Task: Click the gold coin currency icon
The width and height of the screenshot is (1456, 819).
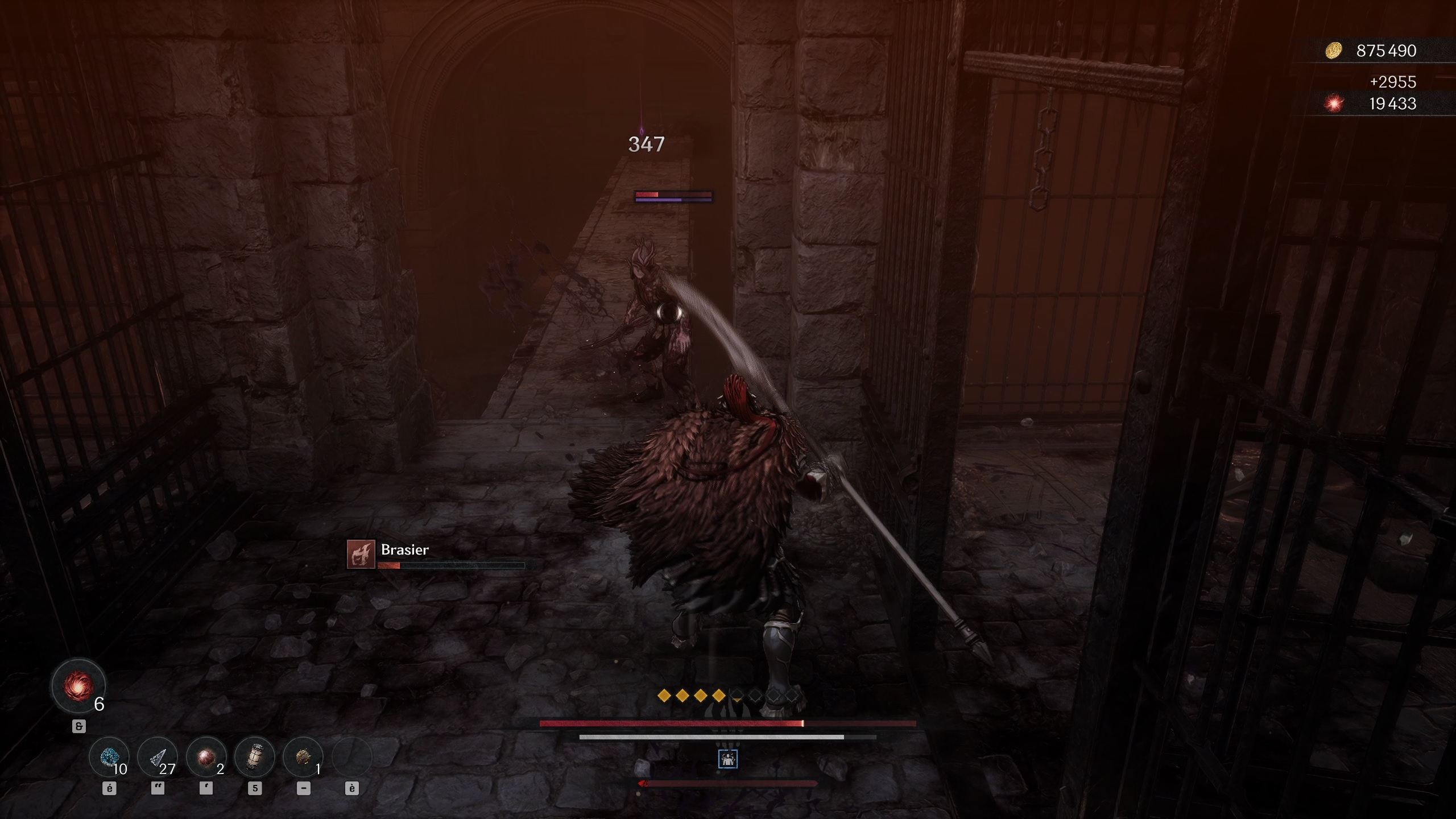Action: pos(1334,51)
